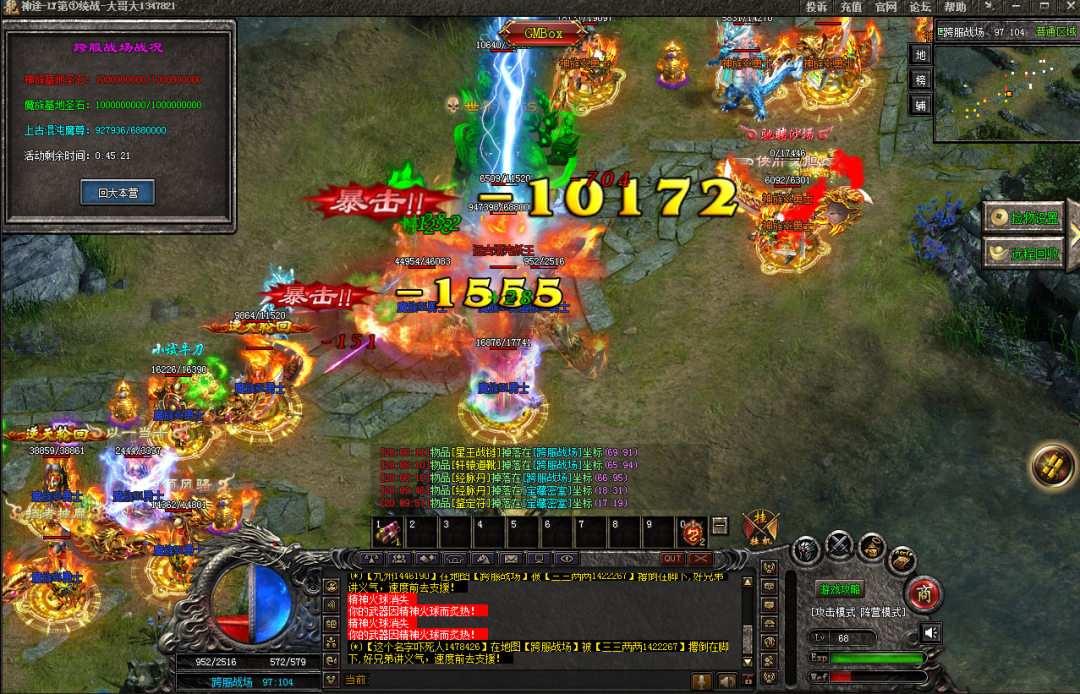Open the 榜 ranking button
The height and width of the screenshot is (694, 1080).
tap(921, 79)
